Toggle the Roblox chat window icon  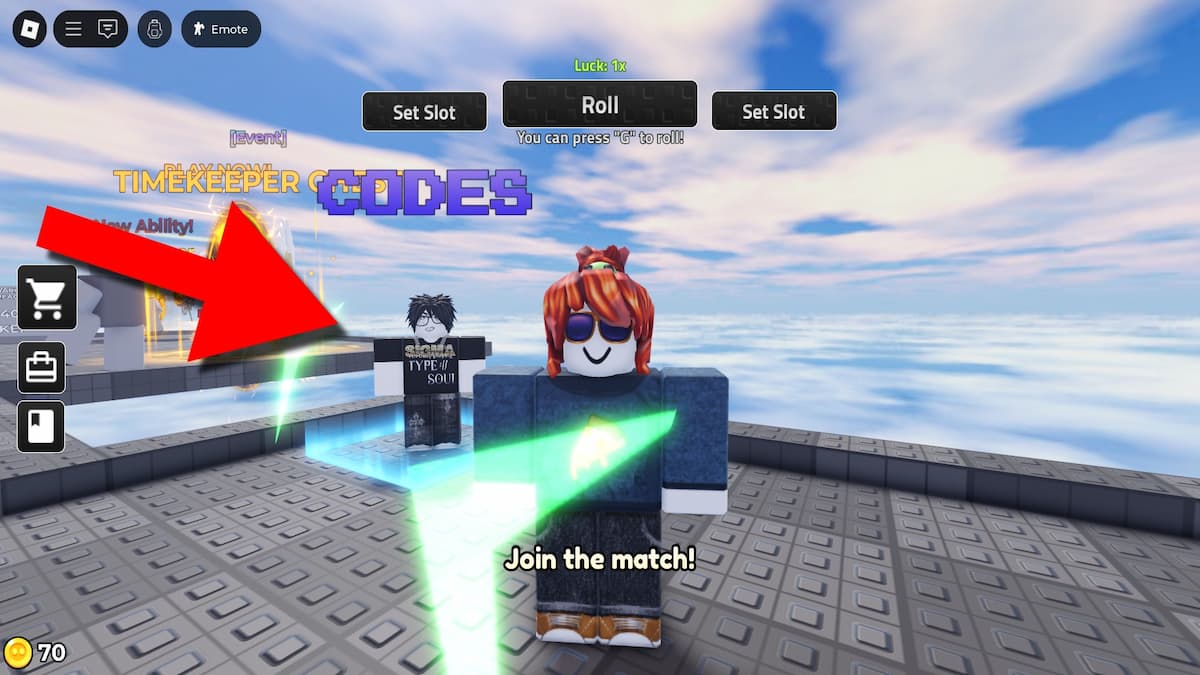[x=108, y=29]
